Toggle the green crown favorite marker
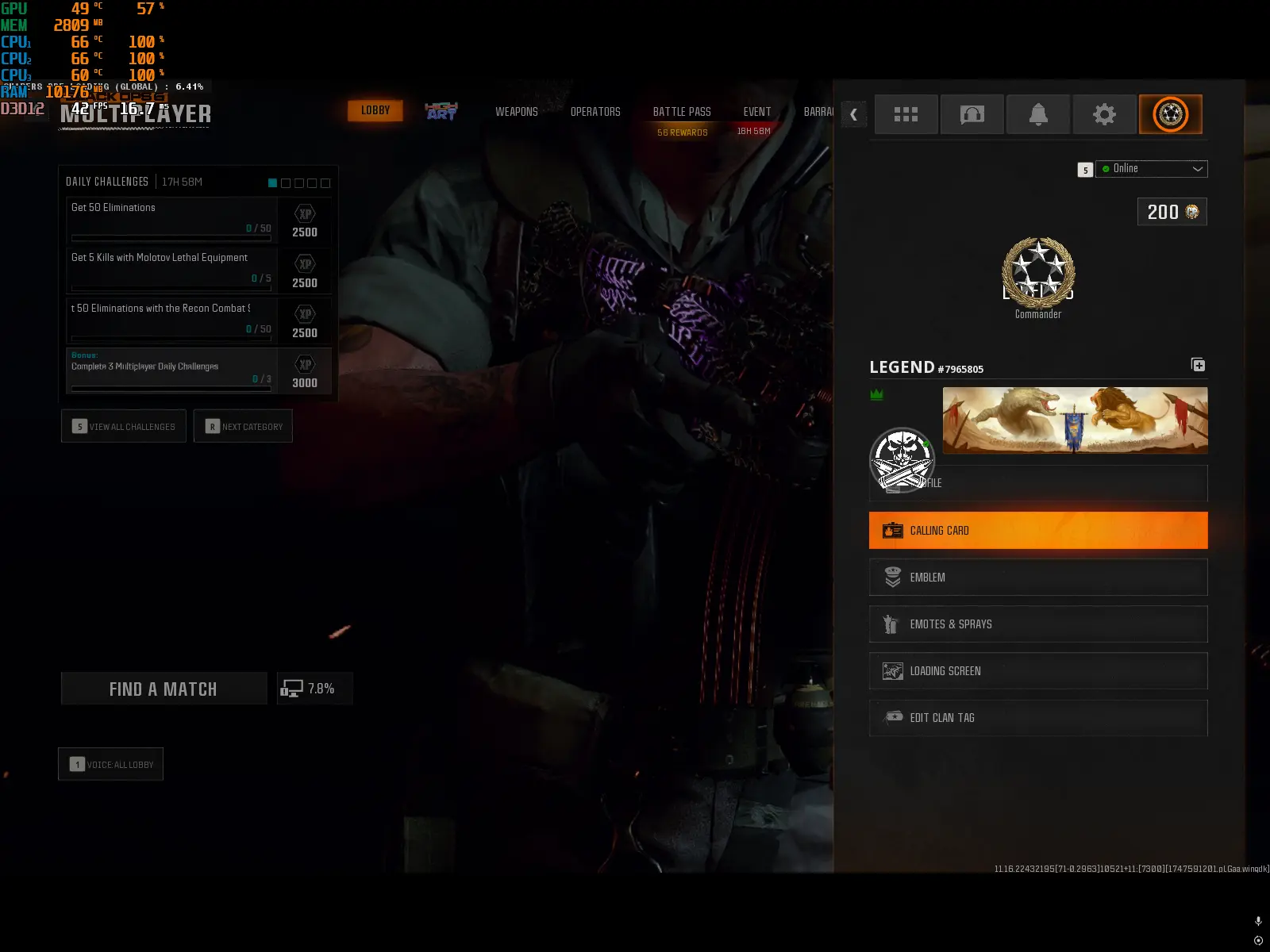1270x952 pixels. pos(876,393)
